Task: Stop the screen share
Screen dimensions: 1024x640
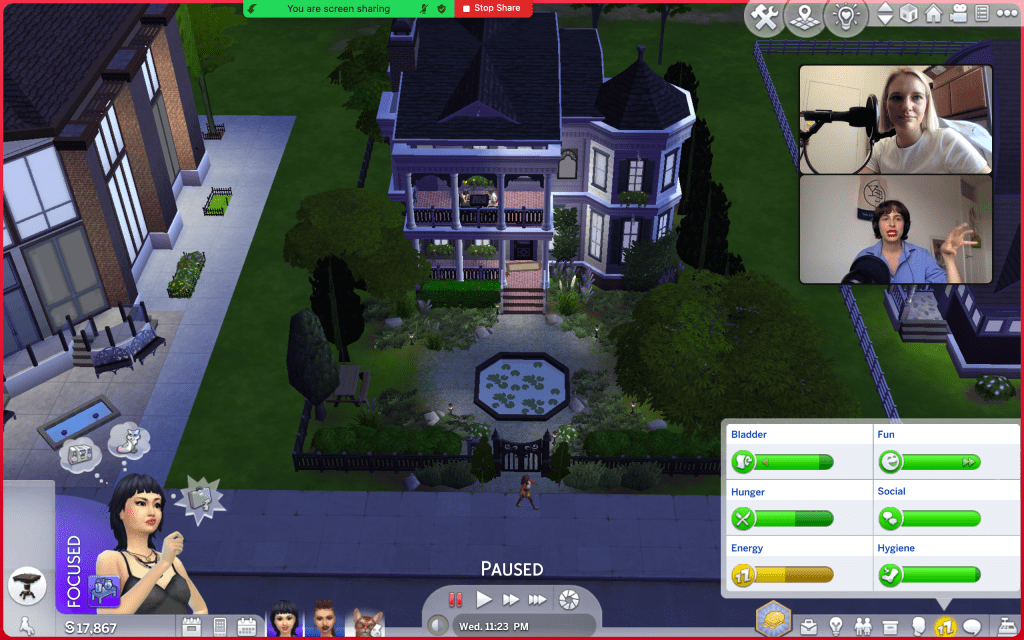Action: click(x=492, y=8)
